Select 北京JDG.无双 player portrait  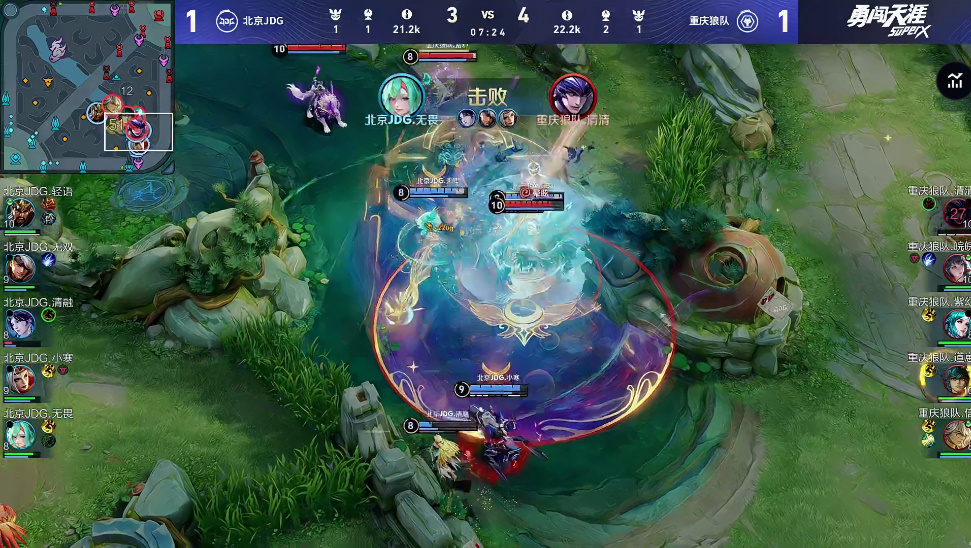pos(20,268)
